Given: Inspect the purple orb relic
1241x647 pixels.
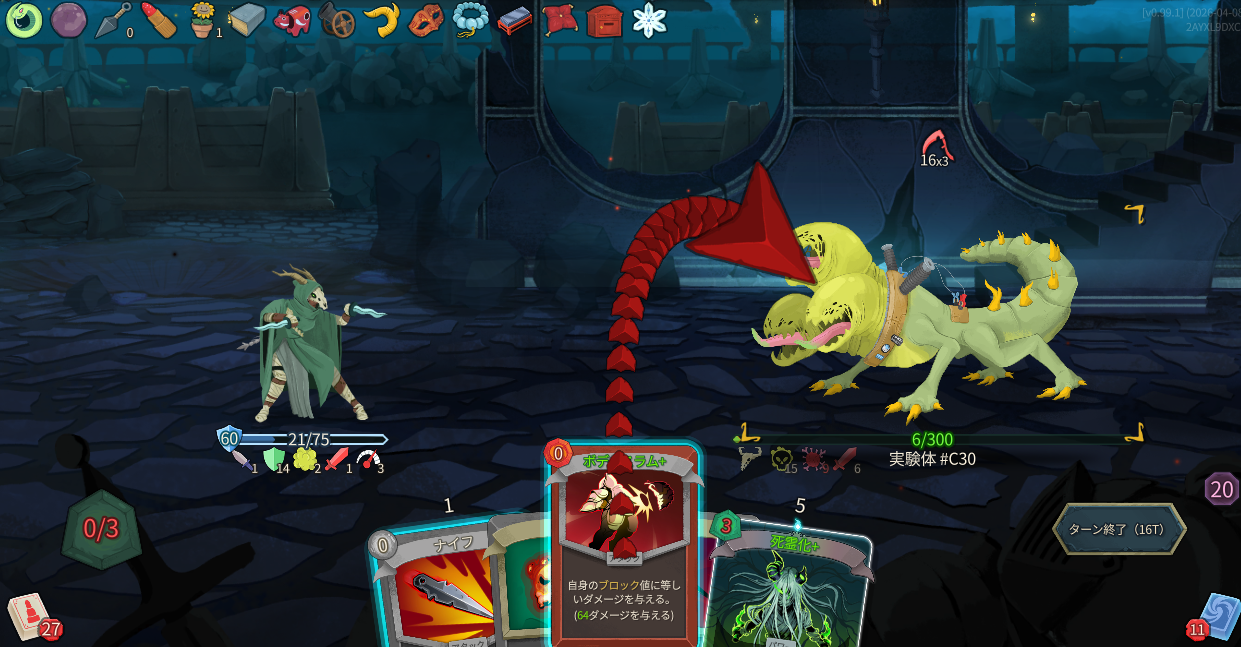Looking at the screenshot, I should point(68,19).
